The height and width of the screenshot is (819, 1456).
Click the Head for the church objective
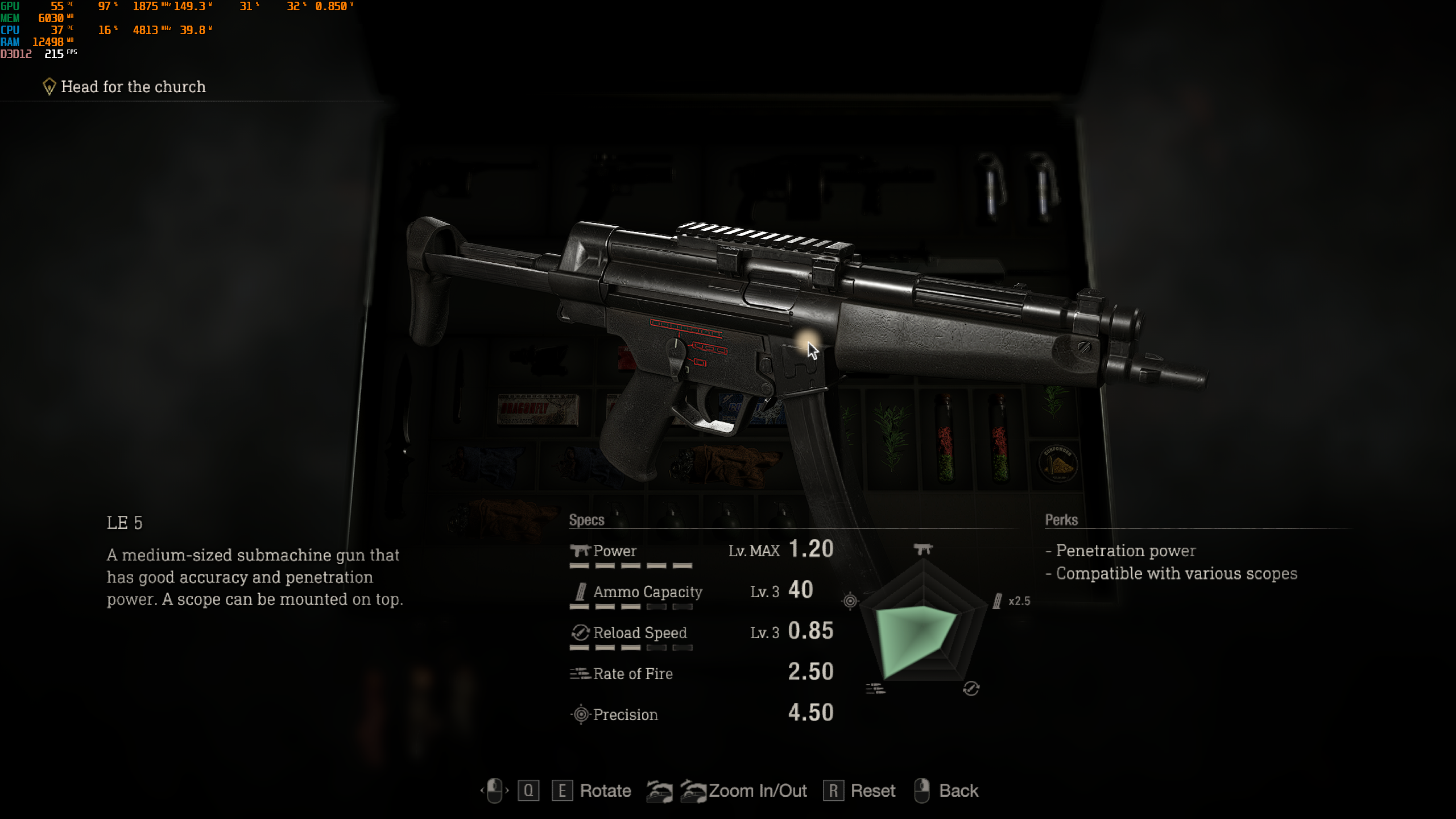tap(133, 87)
